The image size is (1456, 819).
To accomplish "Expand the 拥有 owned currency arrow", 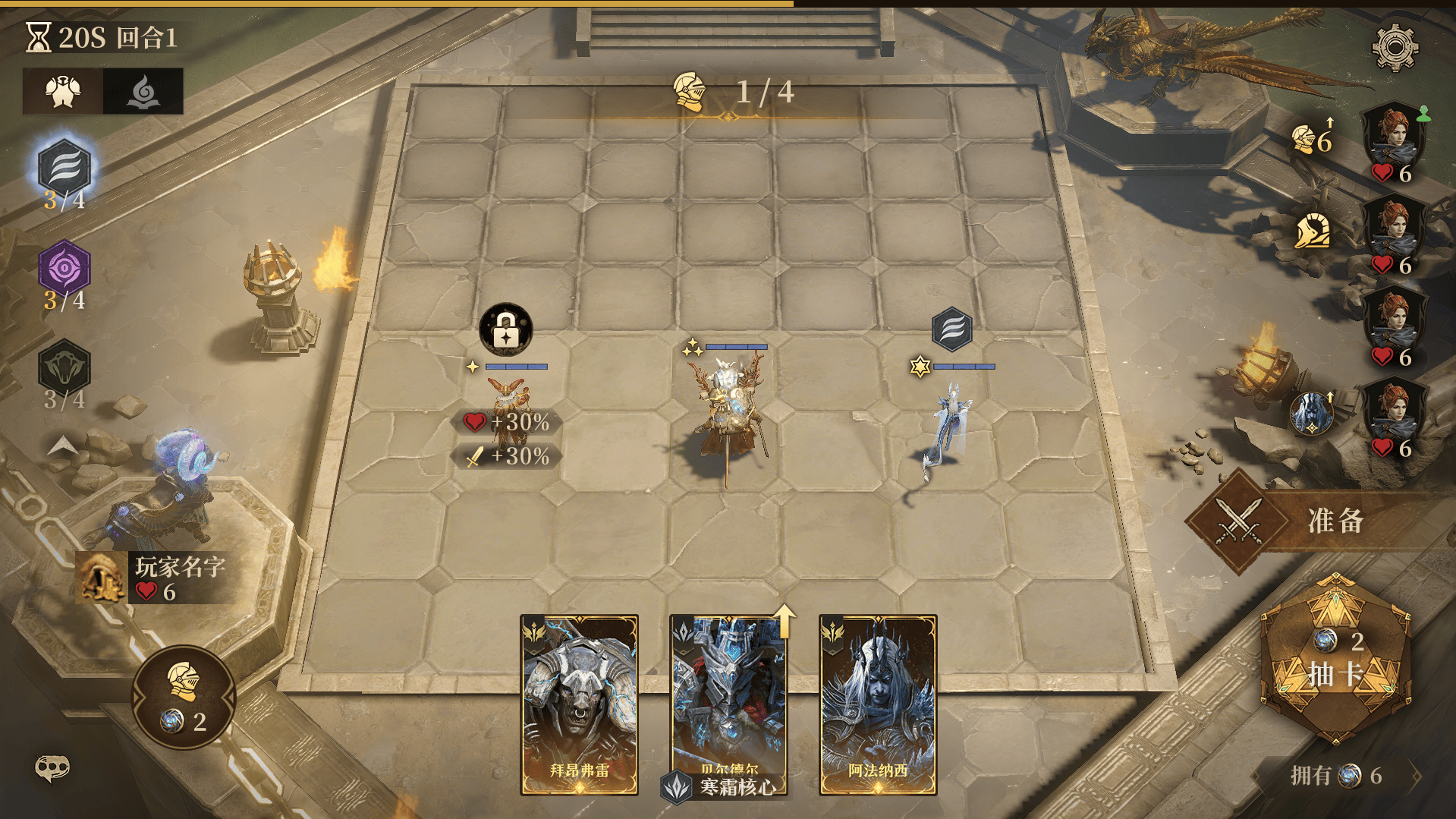I will tap(1416, 776).
